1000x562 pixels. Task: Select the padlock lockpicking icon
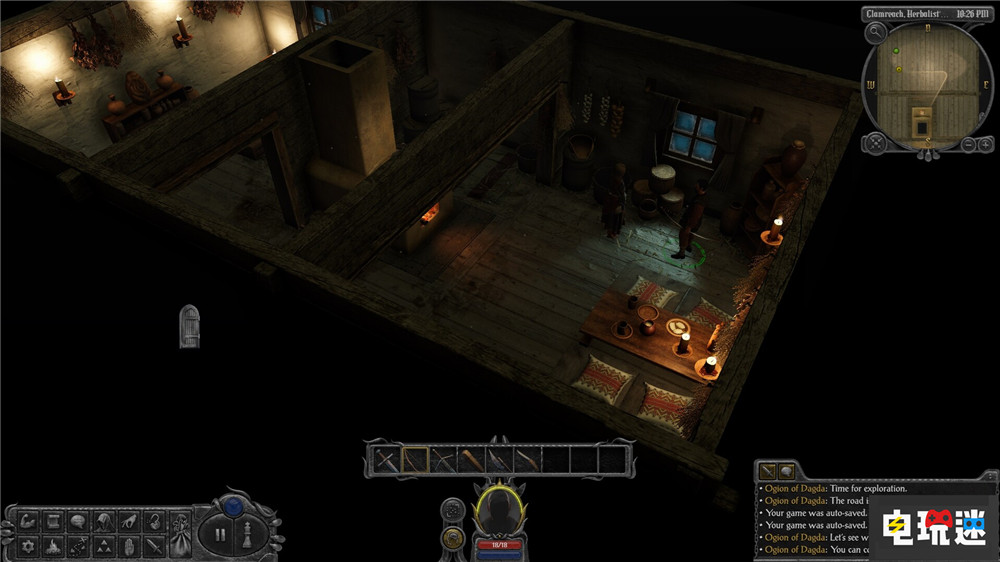click(x=154, y=521)
